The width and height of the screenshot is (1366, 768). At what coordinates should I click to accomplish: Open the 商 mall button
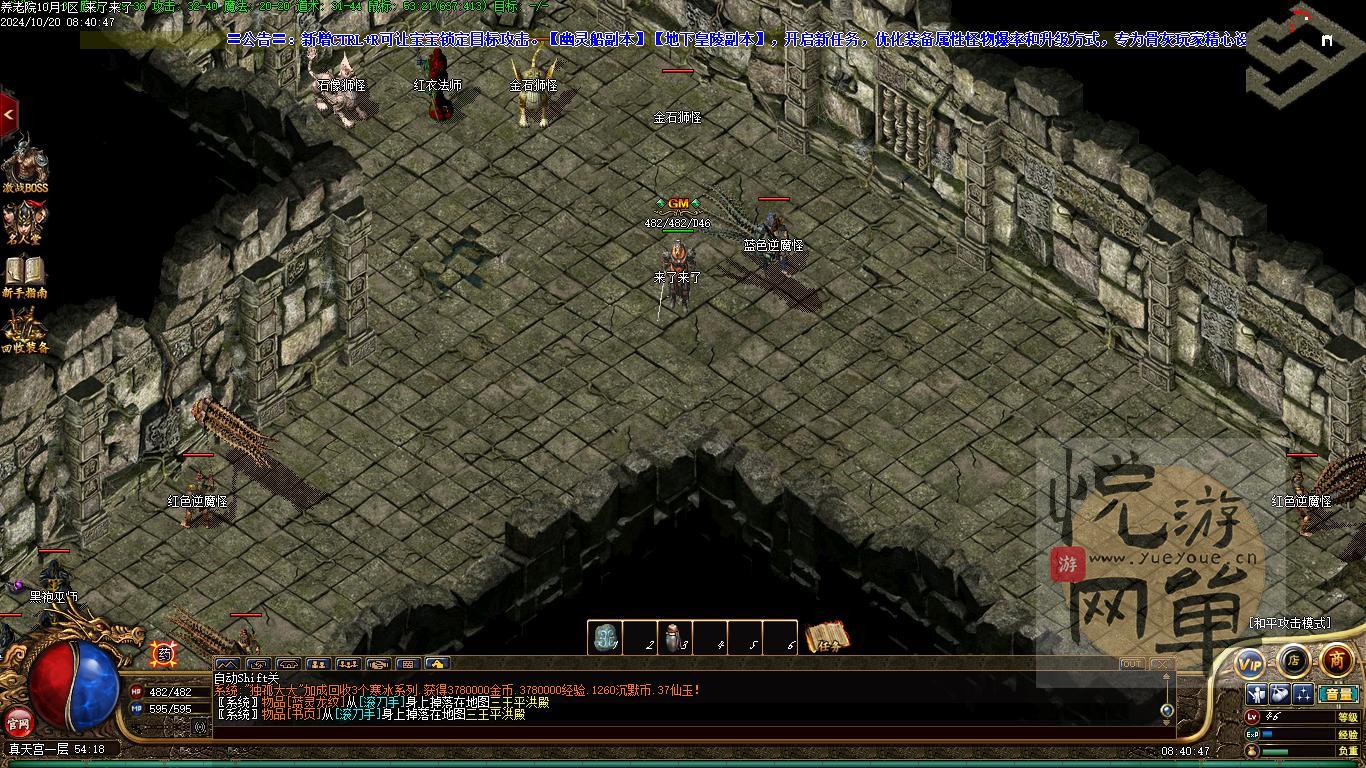click(x=1337, y=660)
